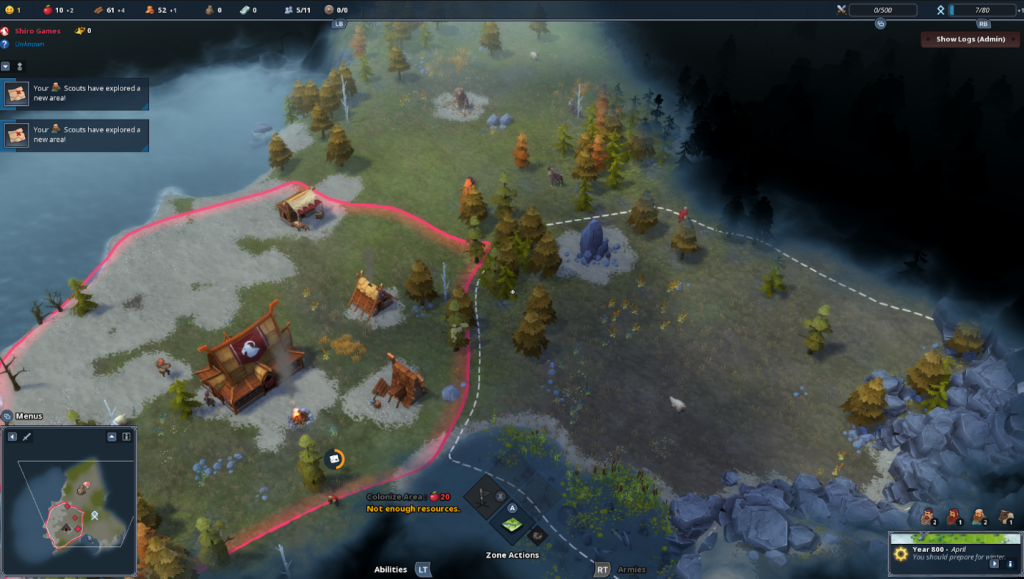Screen dimensions: 1024x579
Task: Click the minimap
Action: [68, 510]
